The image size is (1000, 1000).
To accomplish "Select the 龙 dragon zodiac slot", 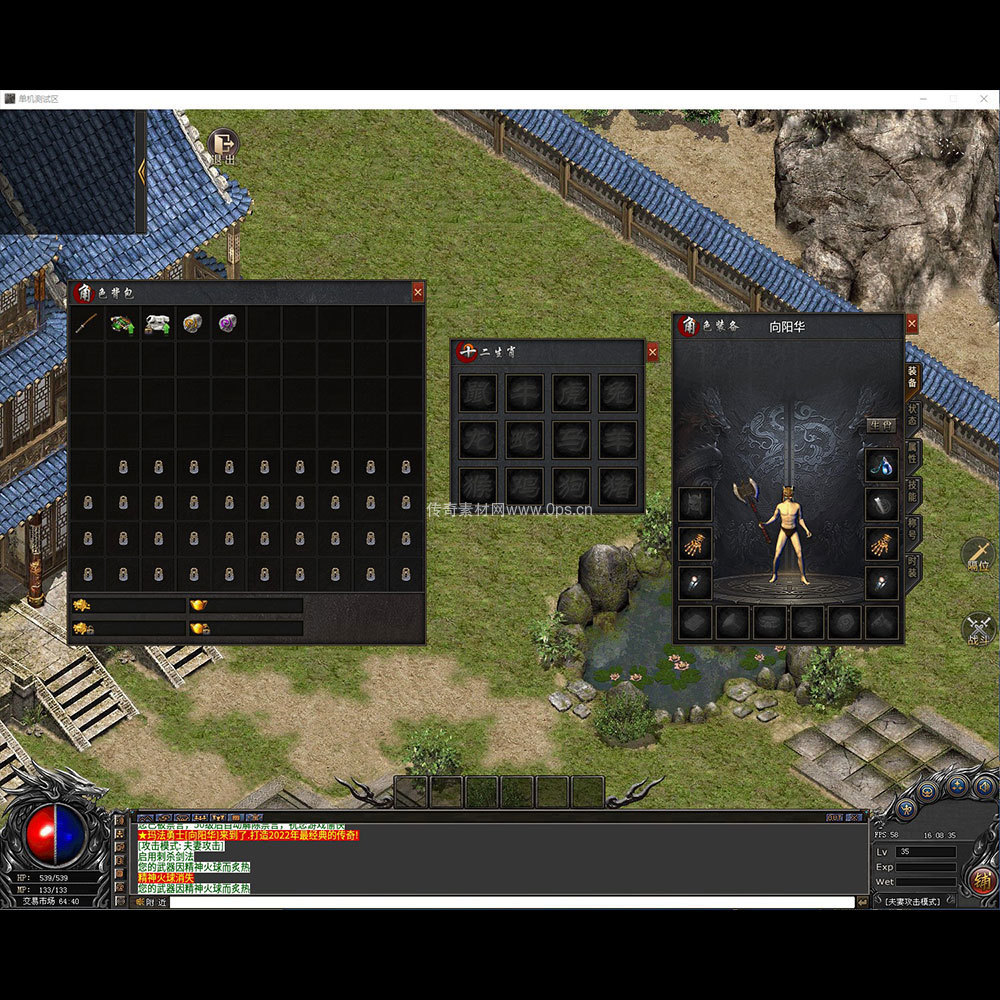I will (478, 440).
